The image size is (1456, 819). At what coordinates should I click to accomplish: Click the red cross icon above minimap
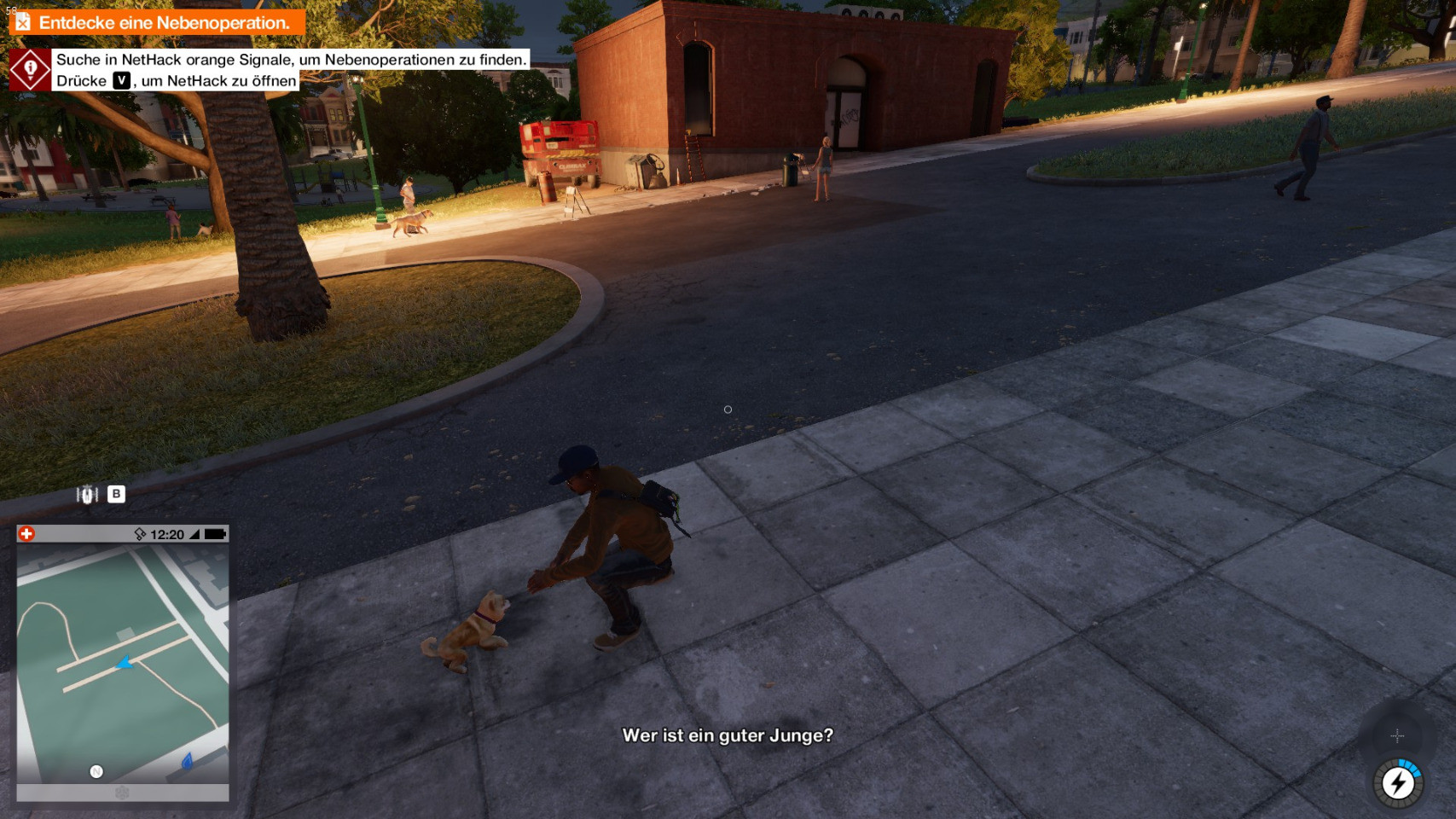(x=26, y=534)
